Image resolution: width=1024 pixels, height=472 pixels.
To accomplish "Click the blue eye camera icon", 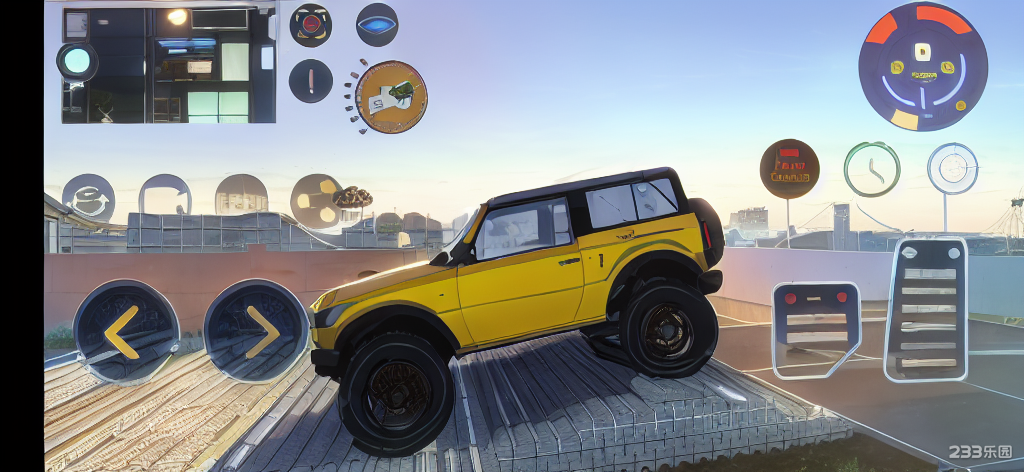I will (x=377, y=25).
